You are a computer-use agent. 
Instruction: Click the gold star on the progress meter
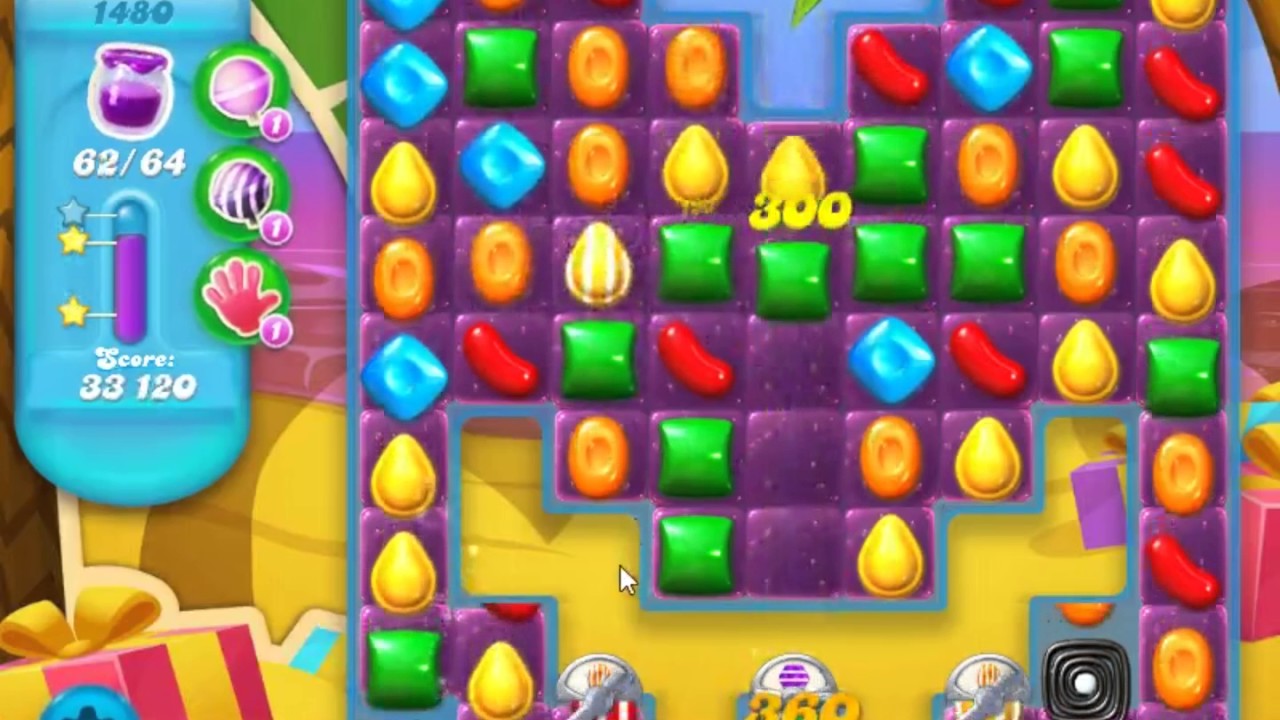click(74, 241)
